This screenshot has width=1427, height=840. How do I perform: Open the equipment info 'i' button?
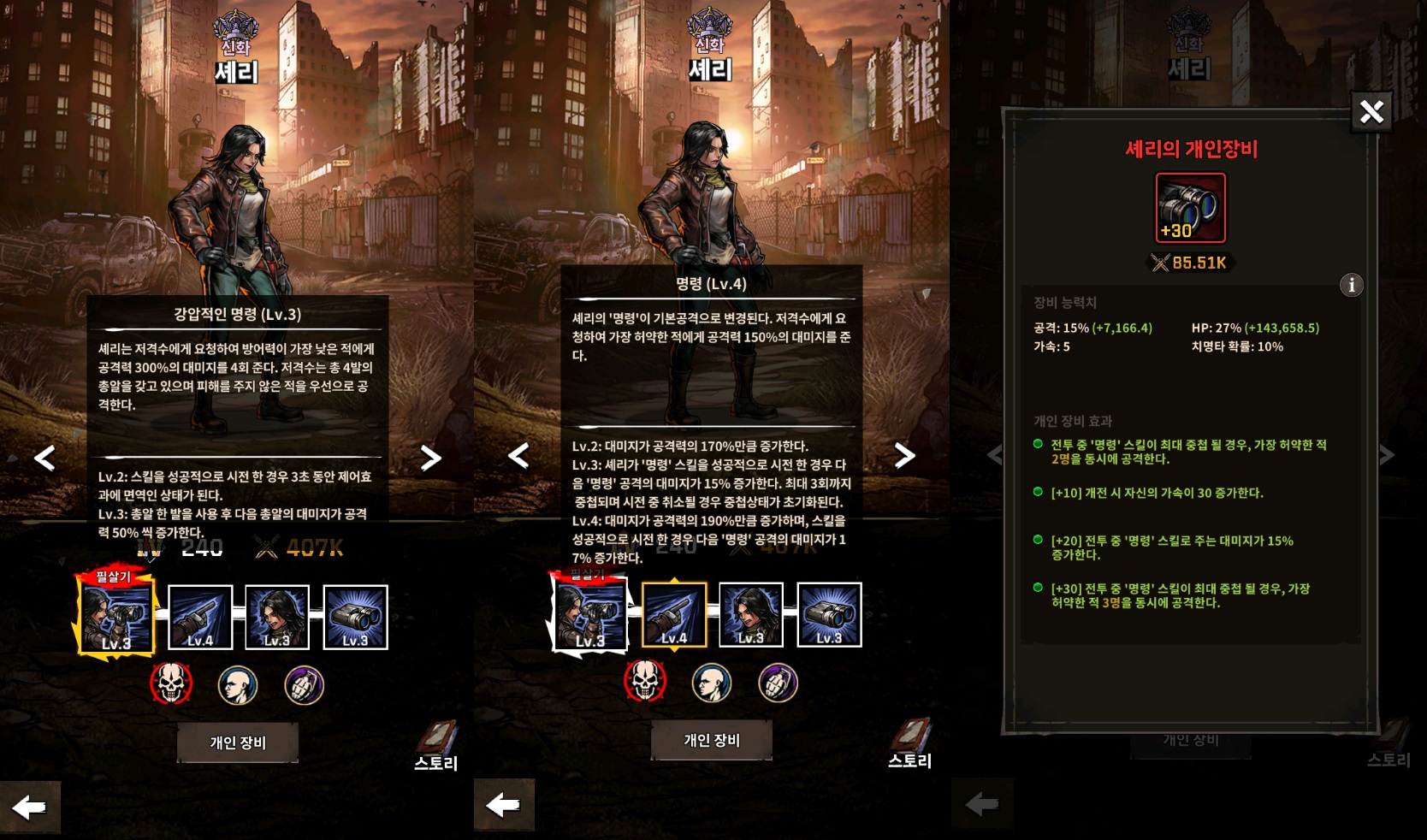tap(1351, 285)
